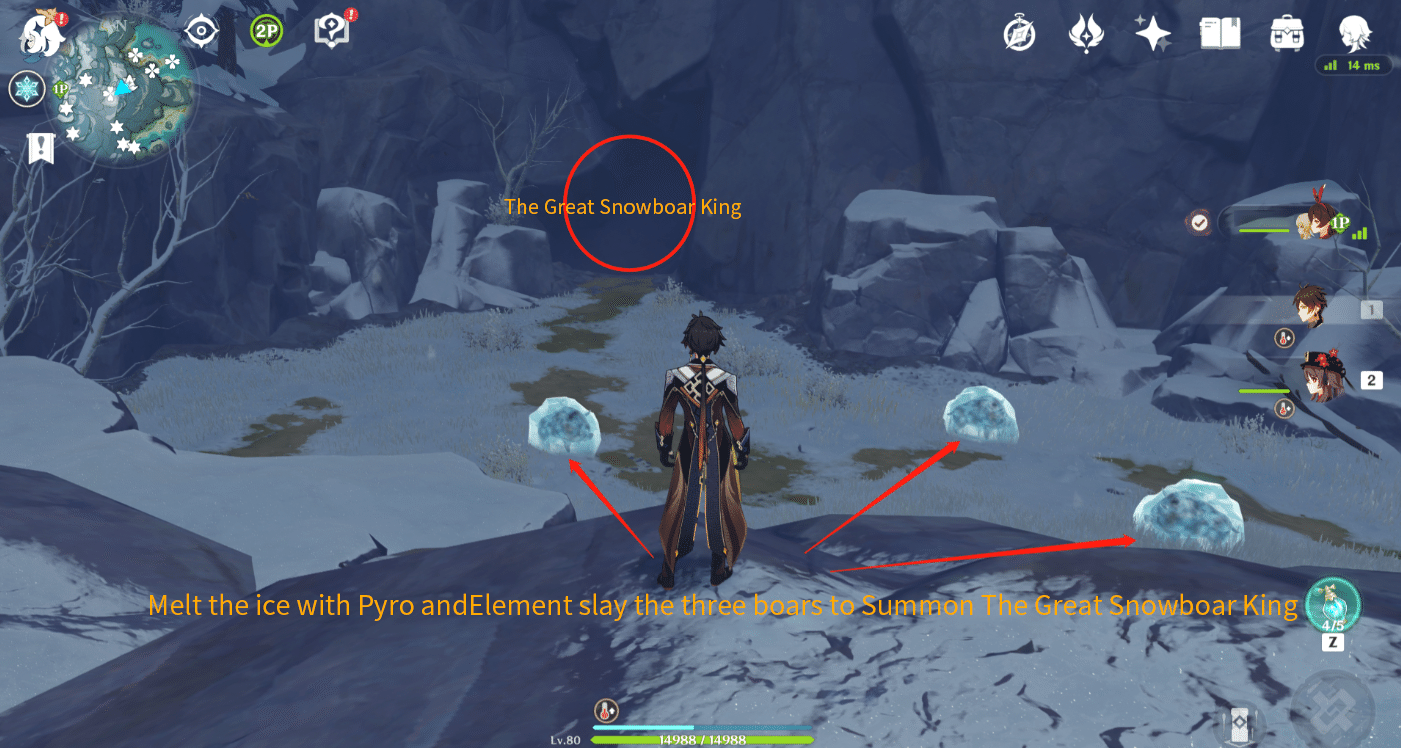Image resolution: width=1401 pixels, height=748 pixels.
Task: Open the co-op 2P multiplayer icon
Action: click(267, 32)
